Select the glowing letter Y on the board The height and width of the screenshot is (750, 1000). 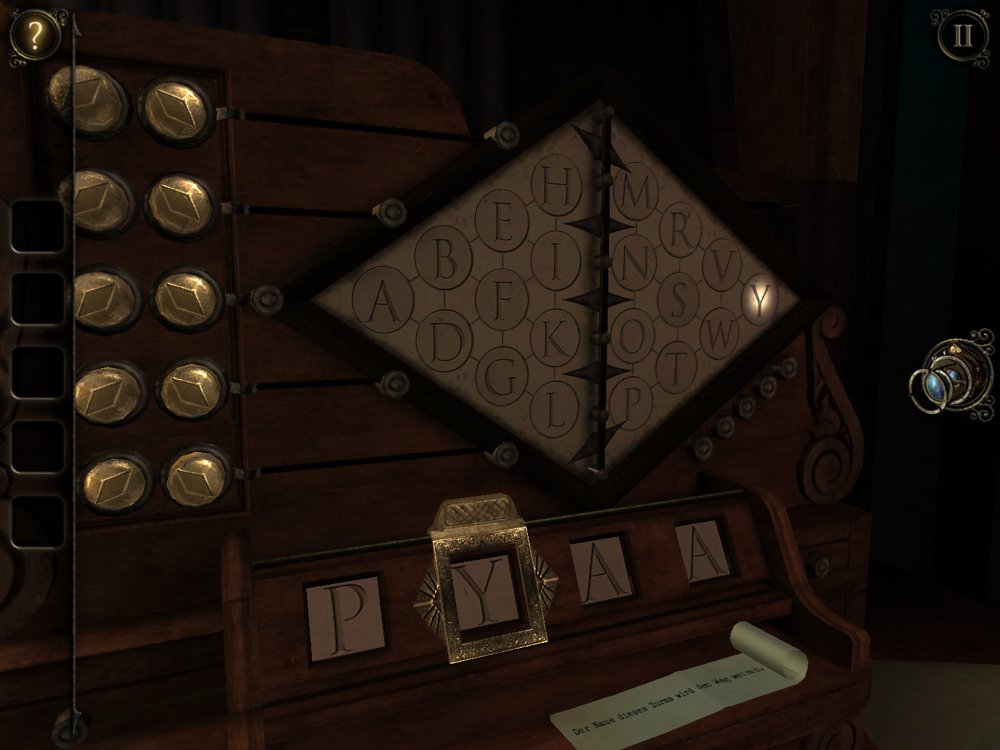[763, 297]
